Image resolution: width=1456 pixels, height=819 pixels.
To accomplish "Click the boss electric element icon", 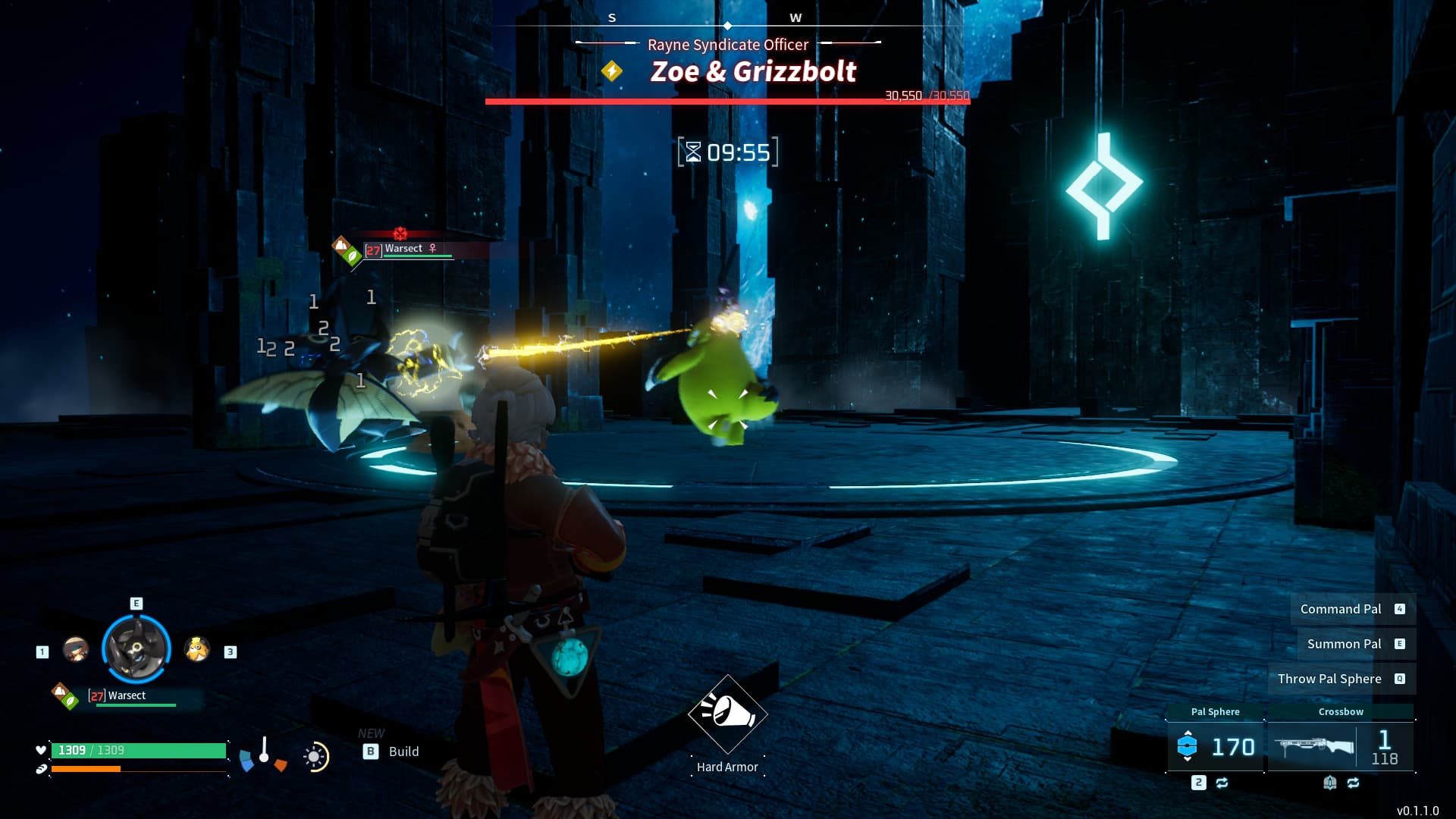I will click(612, 71).
